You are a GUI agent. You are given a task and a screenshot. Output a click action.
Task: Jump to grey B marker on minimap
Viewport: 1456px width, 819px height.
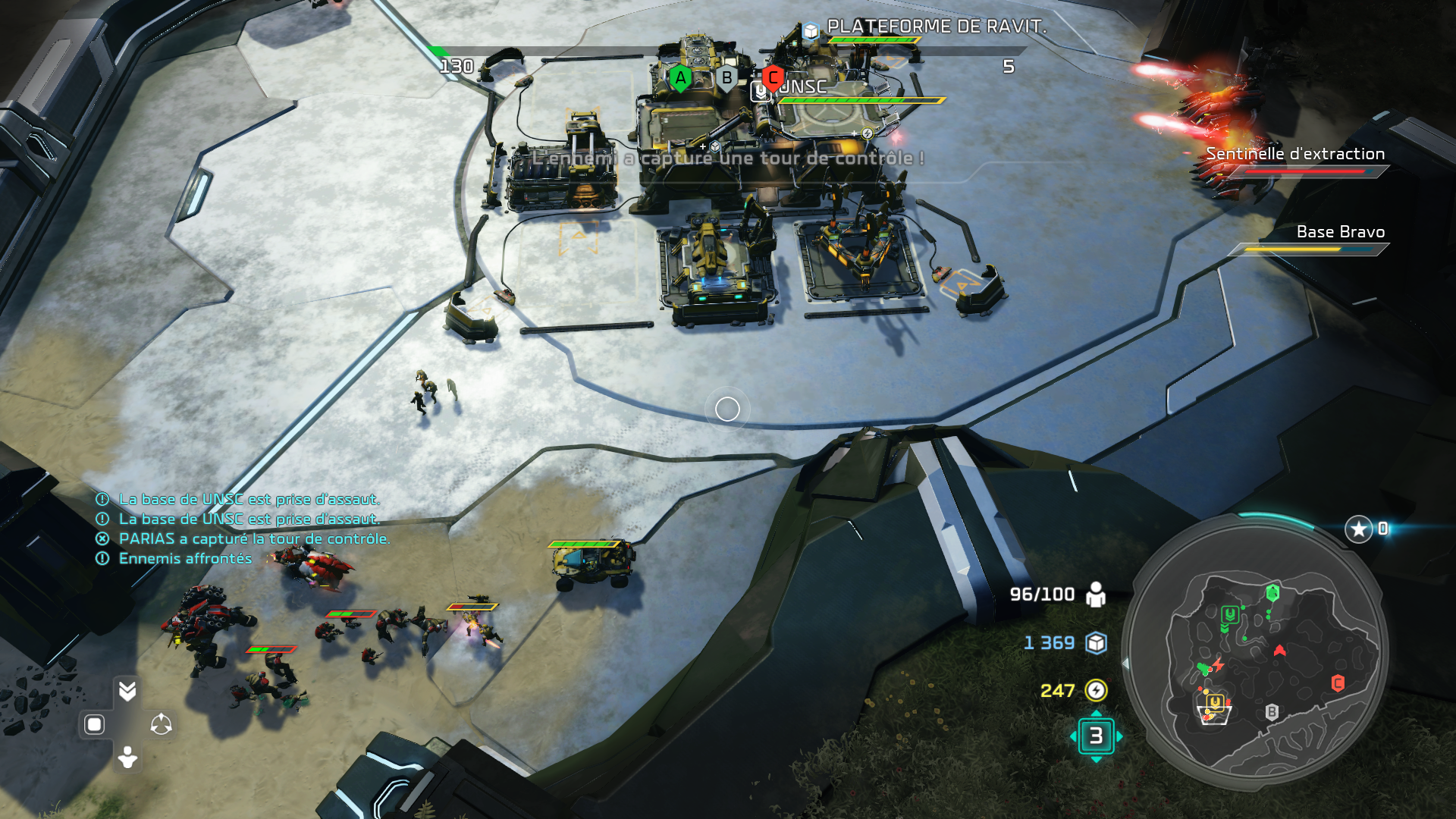tap(1272, 712)
